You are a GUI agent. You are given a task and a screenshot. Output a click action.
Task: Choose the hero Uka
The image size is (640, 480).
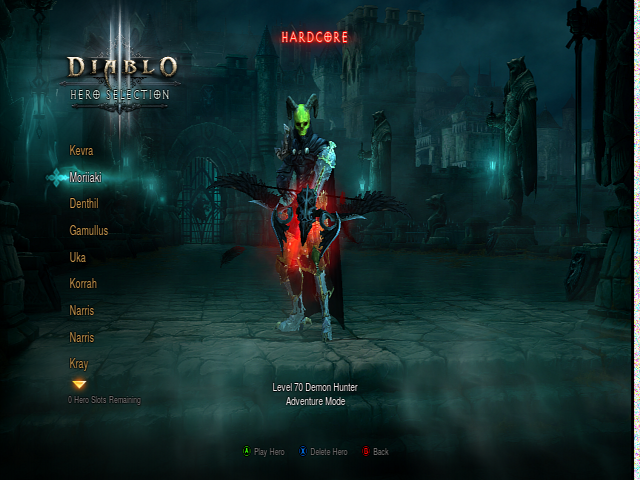(78, 257)
